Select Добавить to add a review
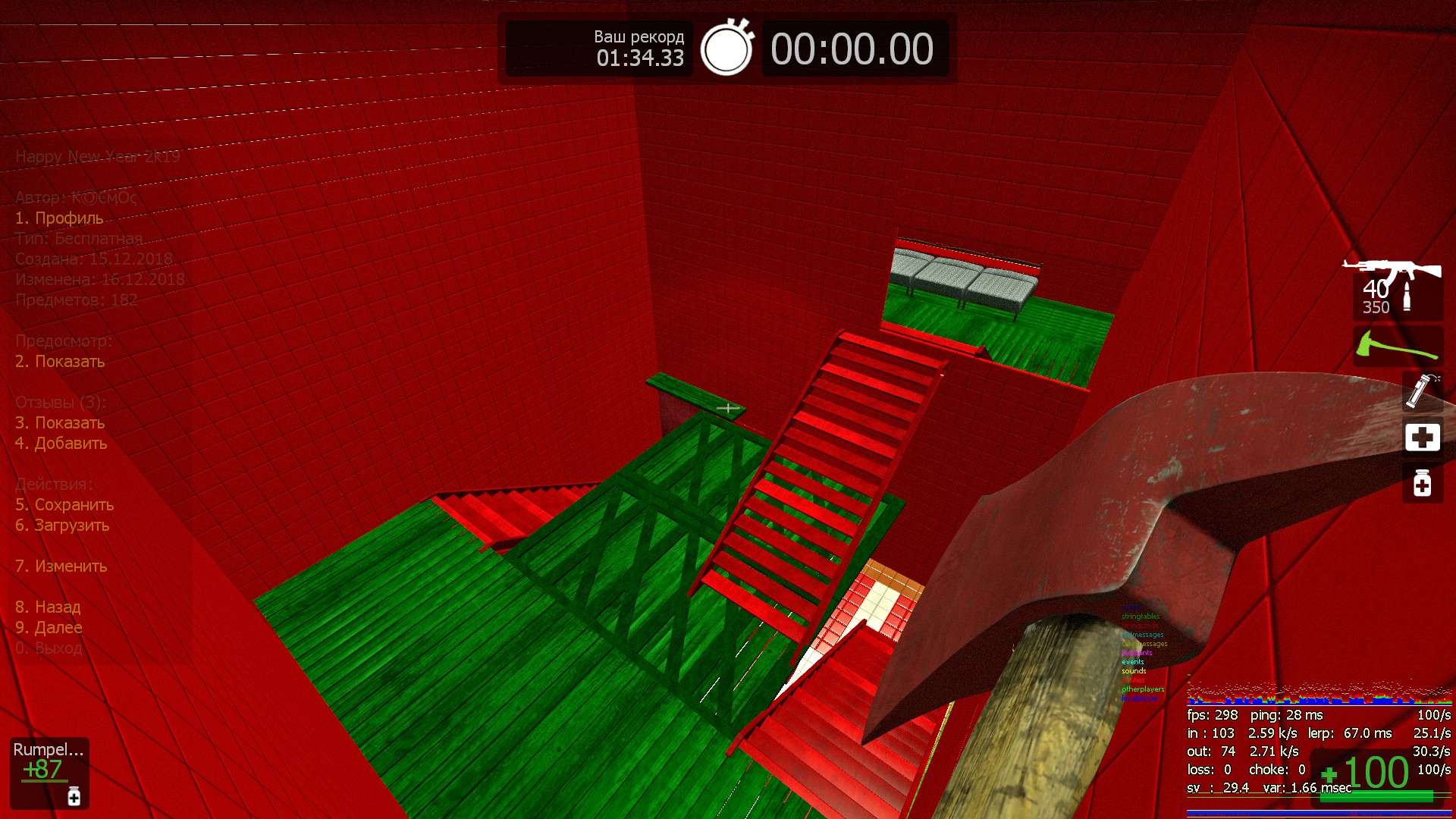The width and height of the screenshot is (1456, 819). pos(61,444)
